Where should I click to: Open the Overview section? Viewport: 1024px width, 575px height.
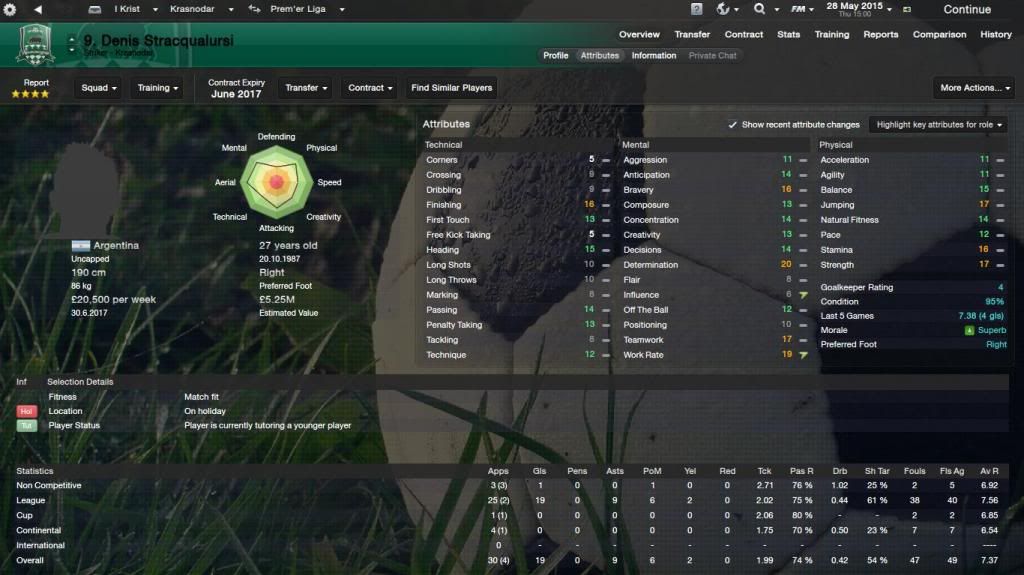tap(639, 34)
